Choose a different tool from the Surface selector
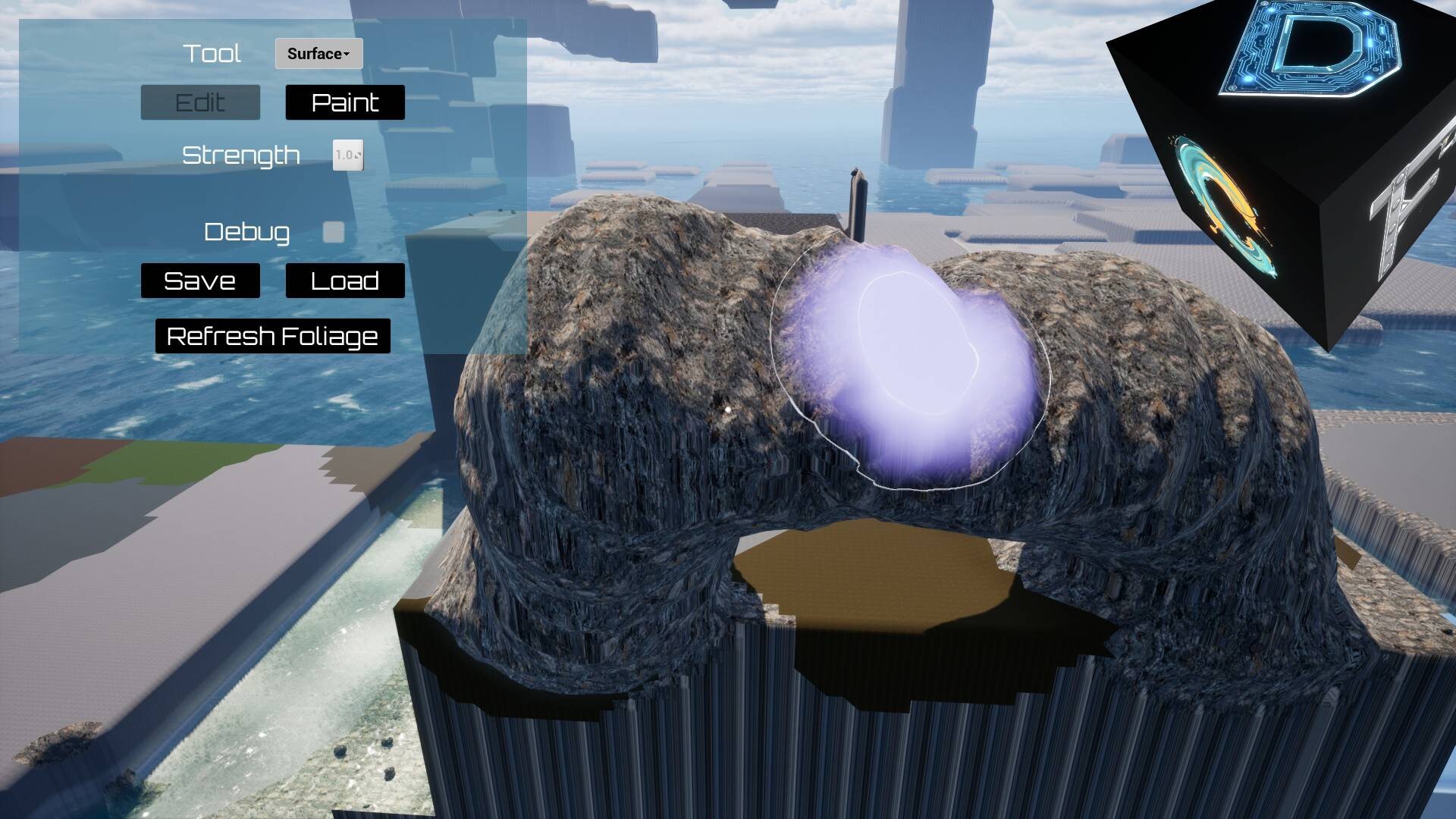The height and width of the screenshot is (819, 1456). (318, 53)
